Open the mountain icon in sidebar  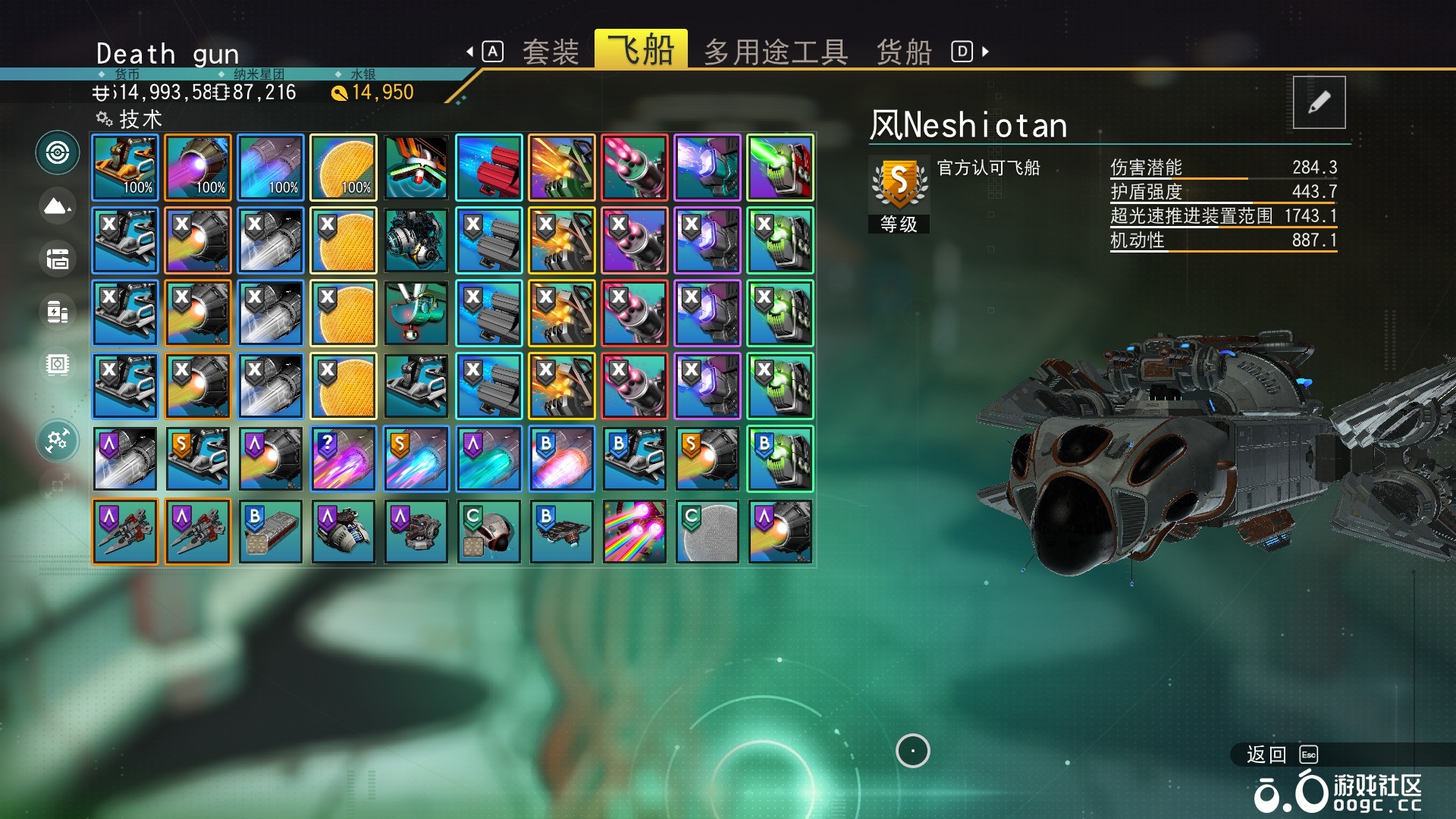click(x=58, y=206)
